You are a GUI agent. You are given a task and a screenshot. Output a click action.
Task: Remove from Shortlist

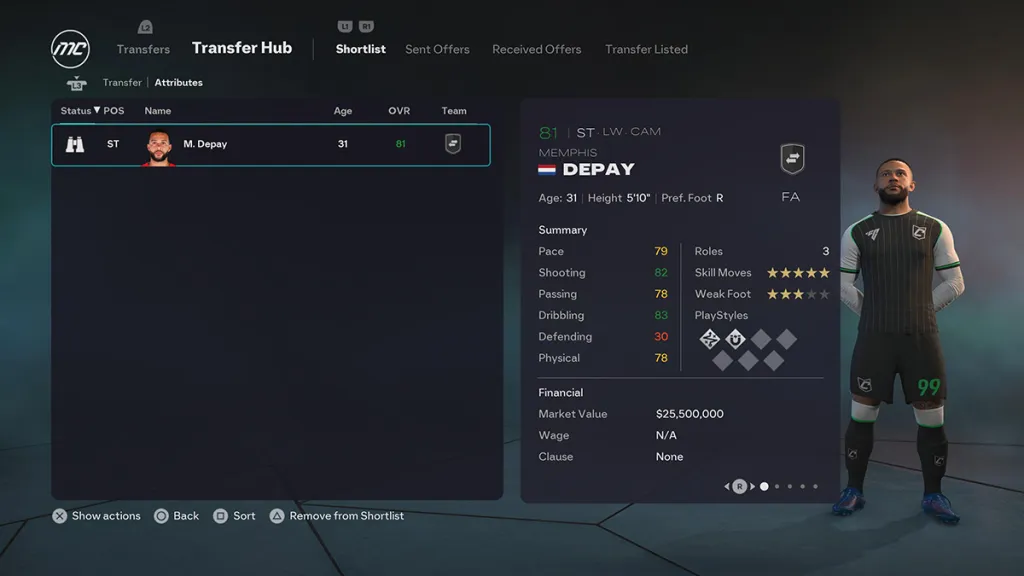(336, 516)
